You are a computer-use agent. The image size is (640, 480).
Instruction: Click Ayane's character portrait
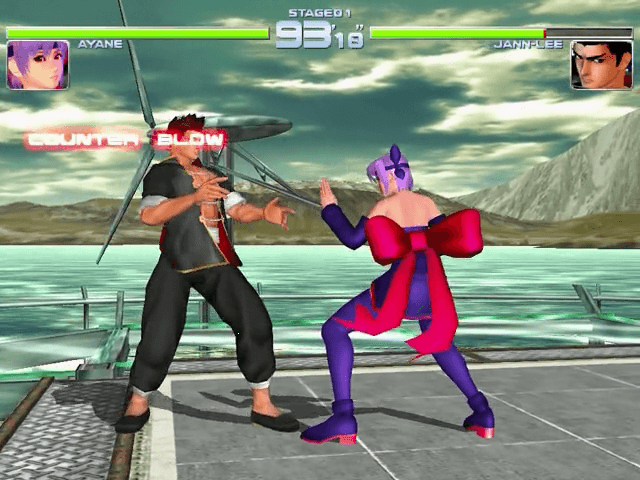click(38, 65)
